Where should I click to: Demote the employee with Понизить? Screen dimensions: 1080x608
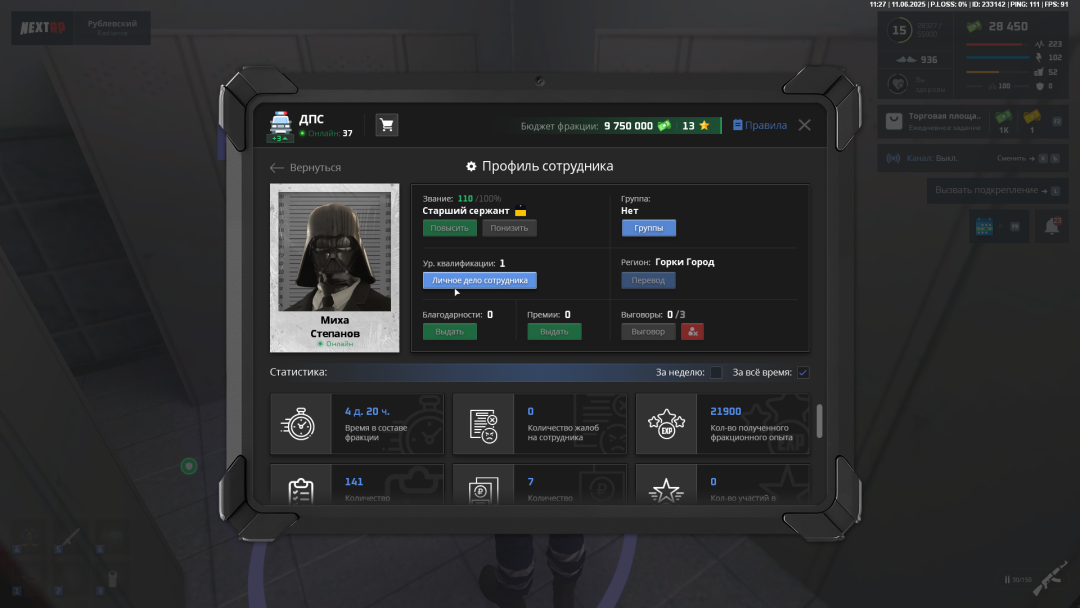[509, 228]
